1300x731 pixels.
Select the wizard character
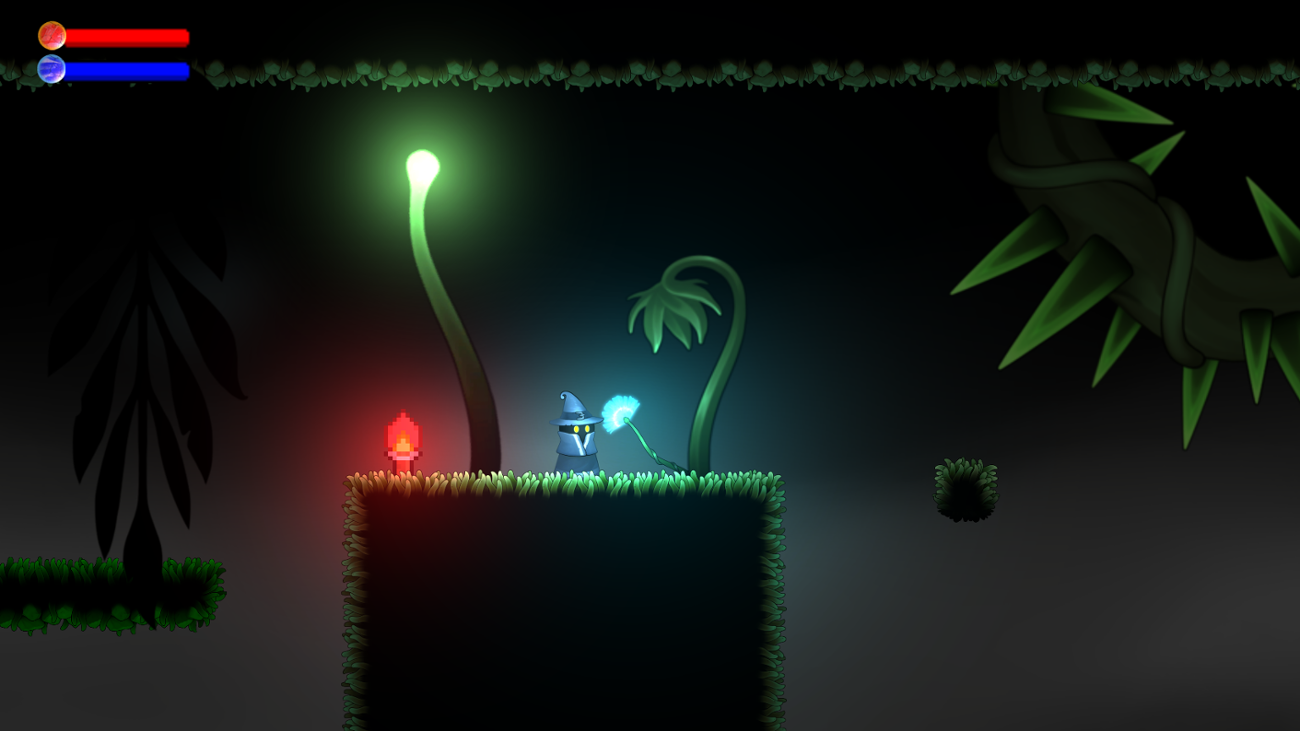click(575, 435)
